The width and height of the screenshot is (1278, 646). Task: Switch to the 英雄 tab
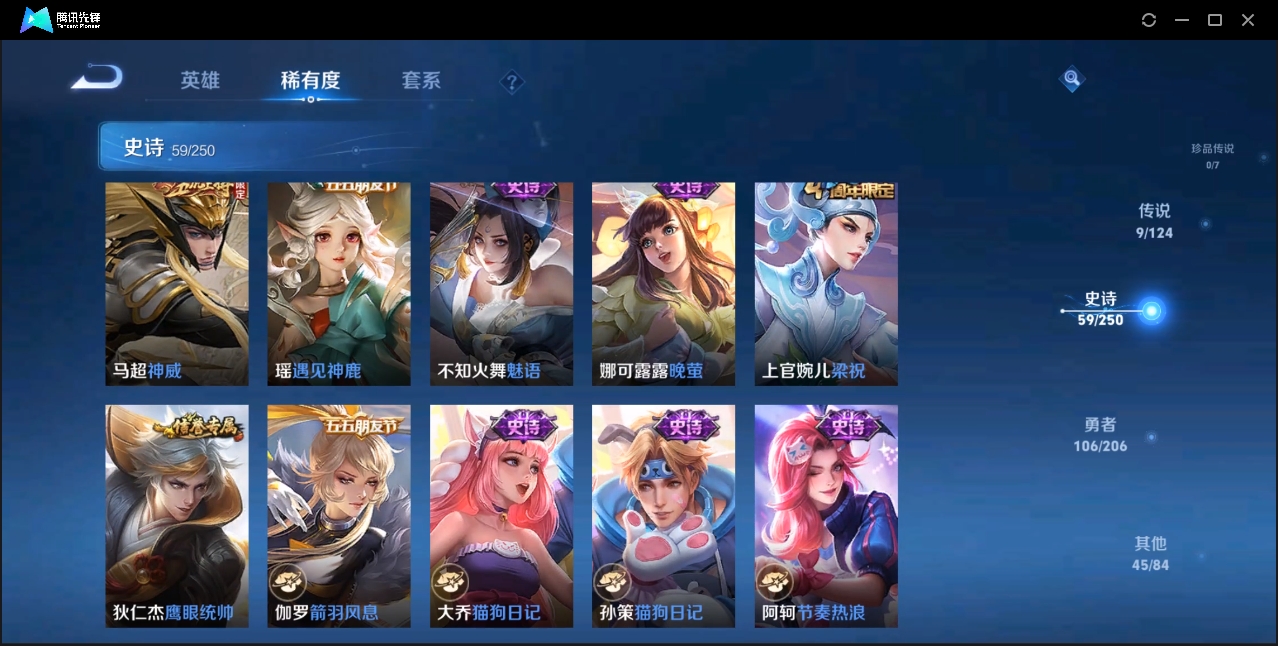[x=200, y=80]
